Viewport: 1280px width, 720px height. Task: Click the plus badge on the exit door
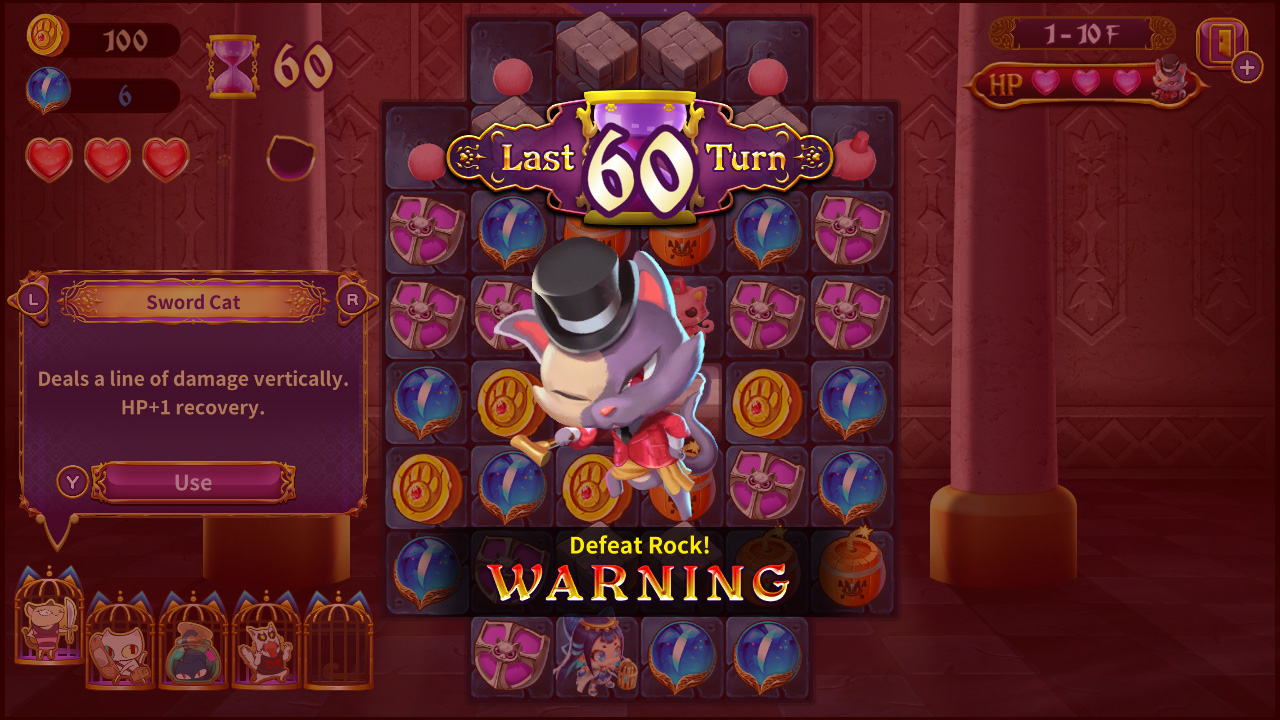[1246, 69]
